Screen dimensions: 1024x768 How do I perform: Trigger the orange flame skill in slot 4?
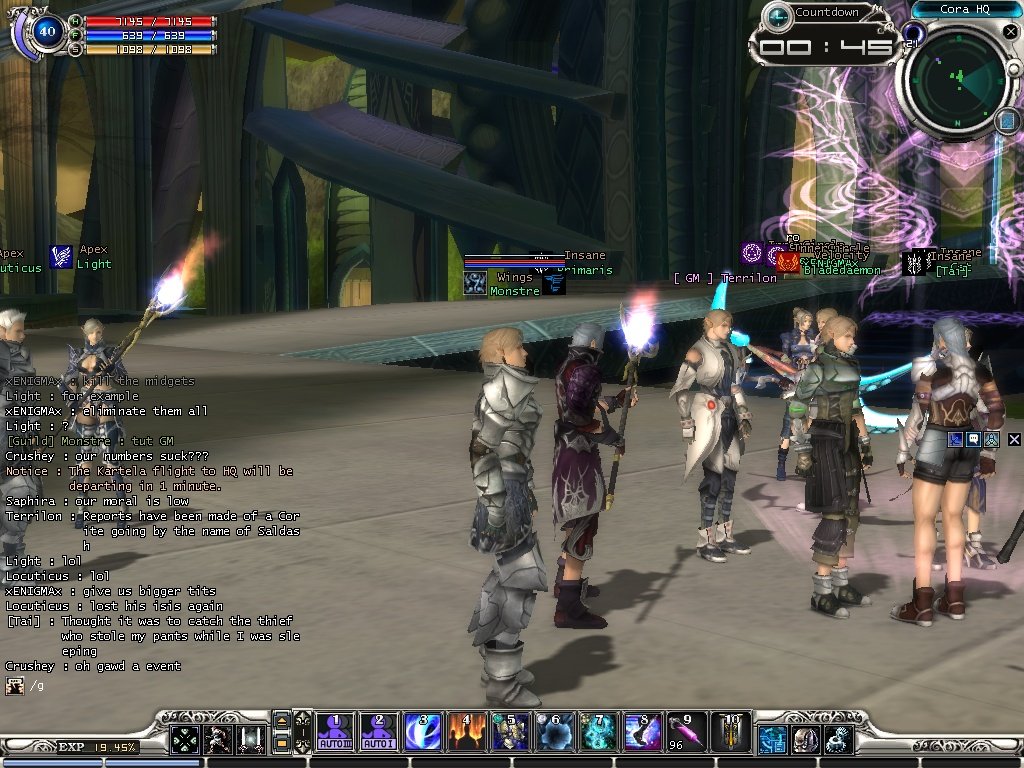(466, 733)
